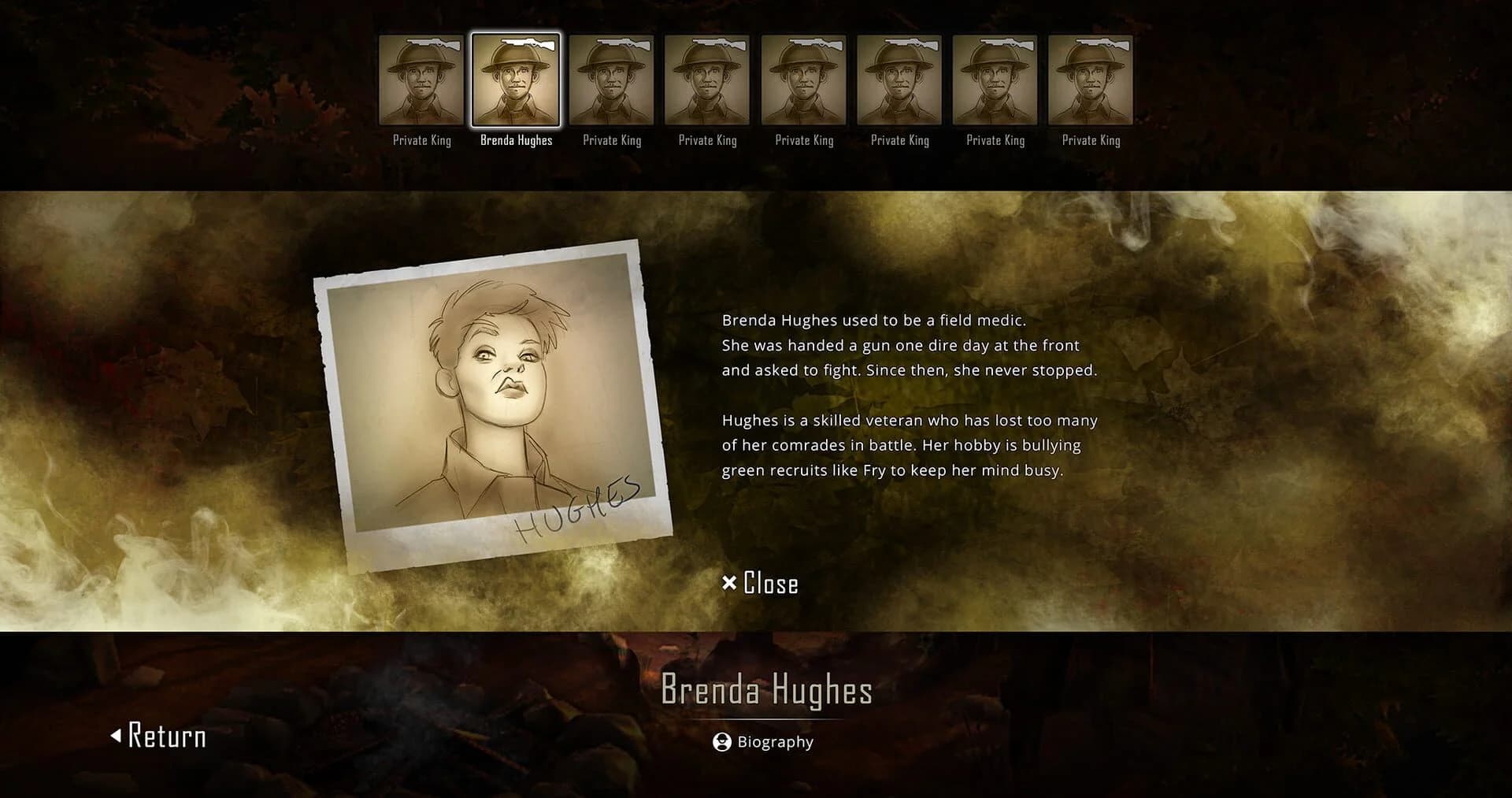1512x798 pixels.
Task: Click the Close button
Action: [x=769, y=583]
